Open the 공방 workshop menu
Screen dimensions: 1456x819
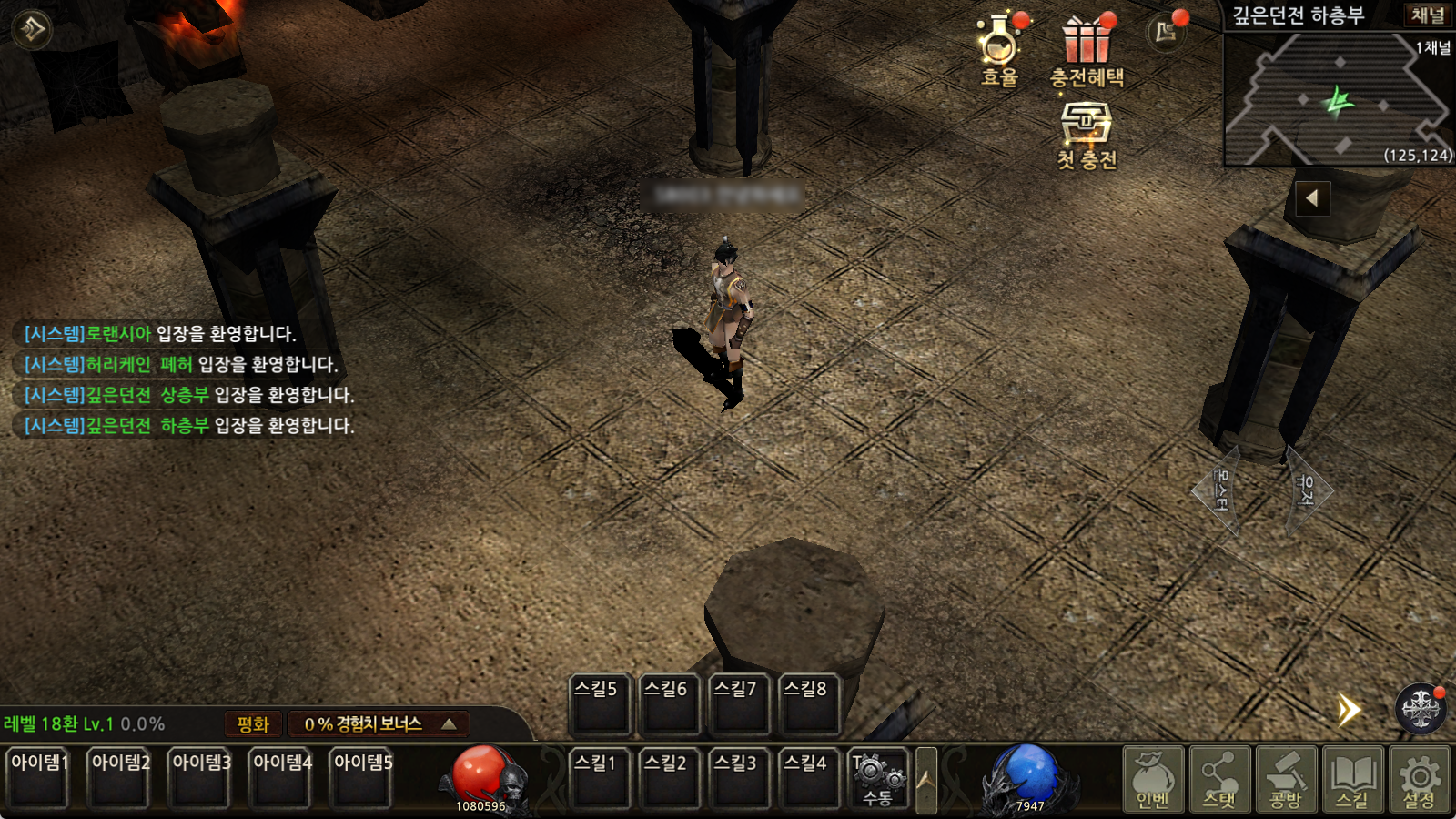1286,779
